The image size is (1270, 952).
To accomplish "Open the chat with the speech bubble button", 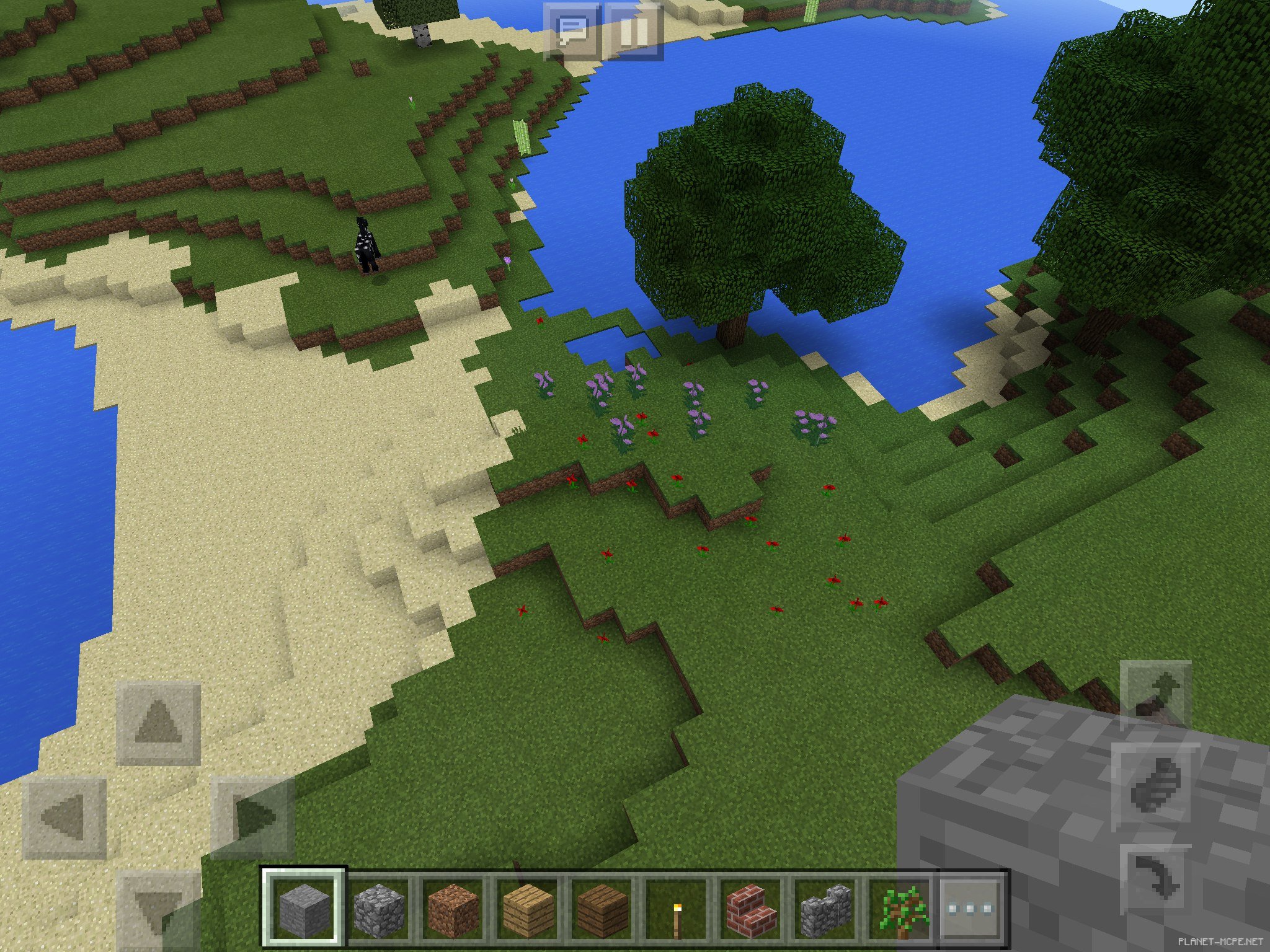I will coord(572,31).
